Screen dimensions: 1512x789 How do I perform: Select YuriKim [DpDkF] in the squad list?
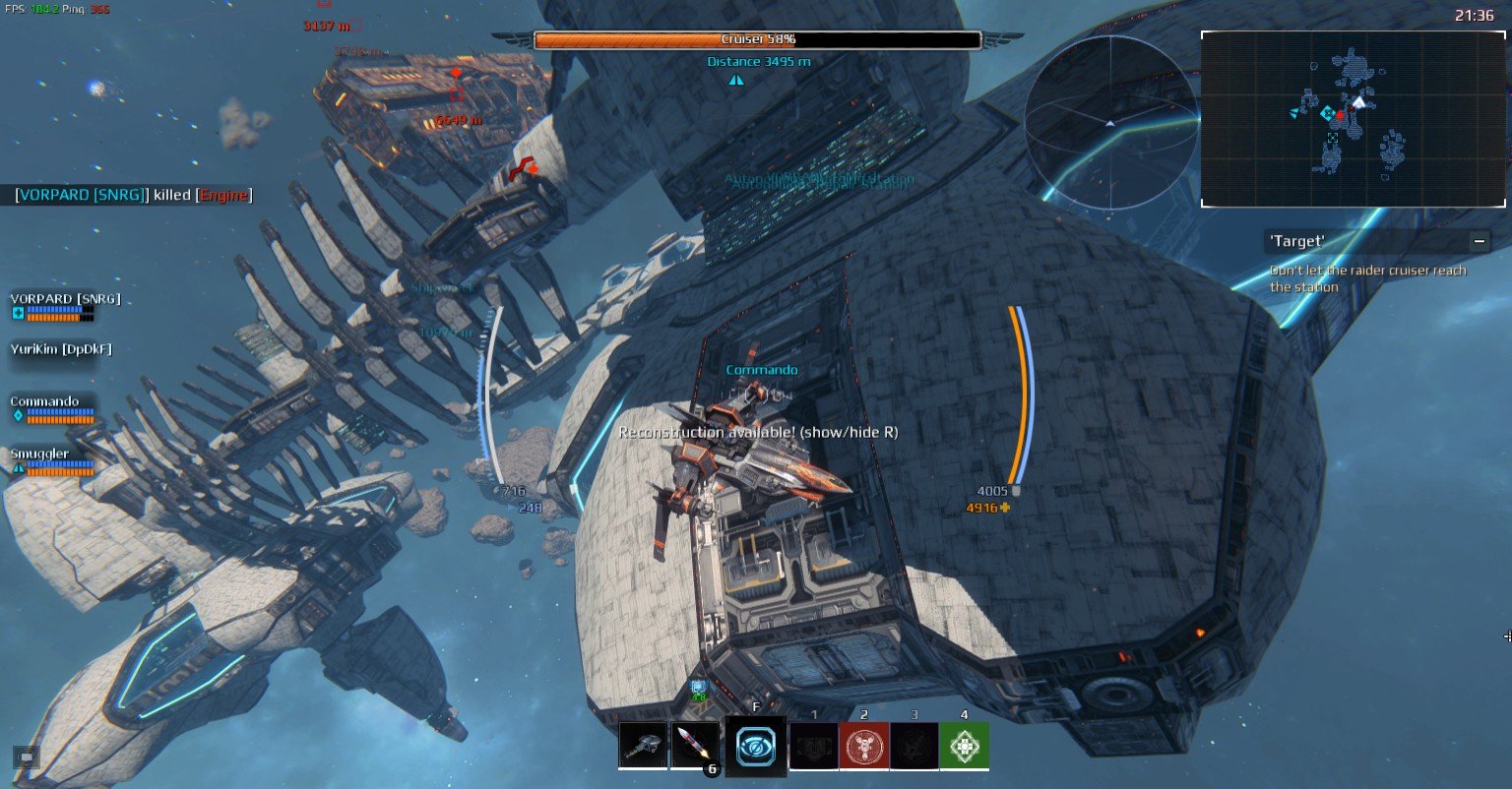pos(61,349)
